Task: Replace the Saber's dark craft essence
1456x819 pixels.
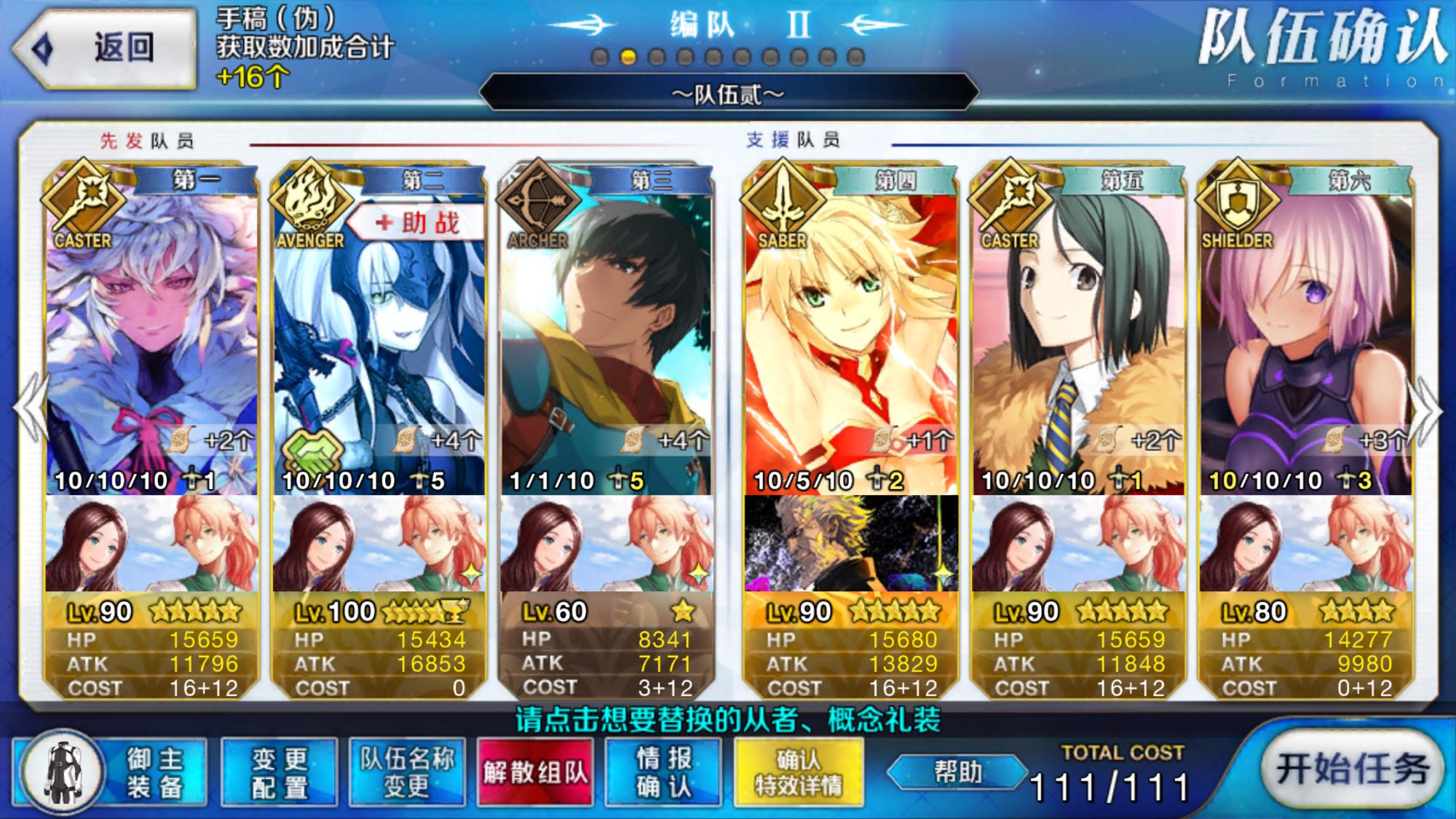Action: click(850, 543)
